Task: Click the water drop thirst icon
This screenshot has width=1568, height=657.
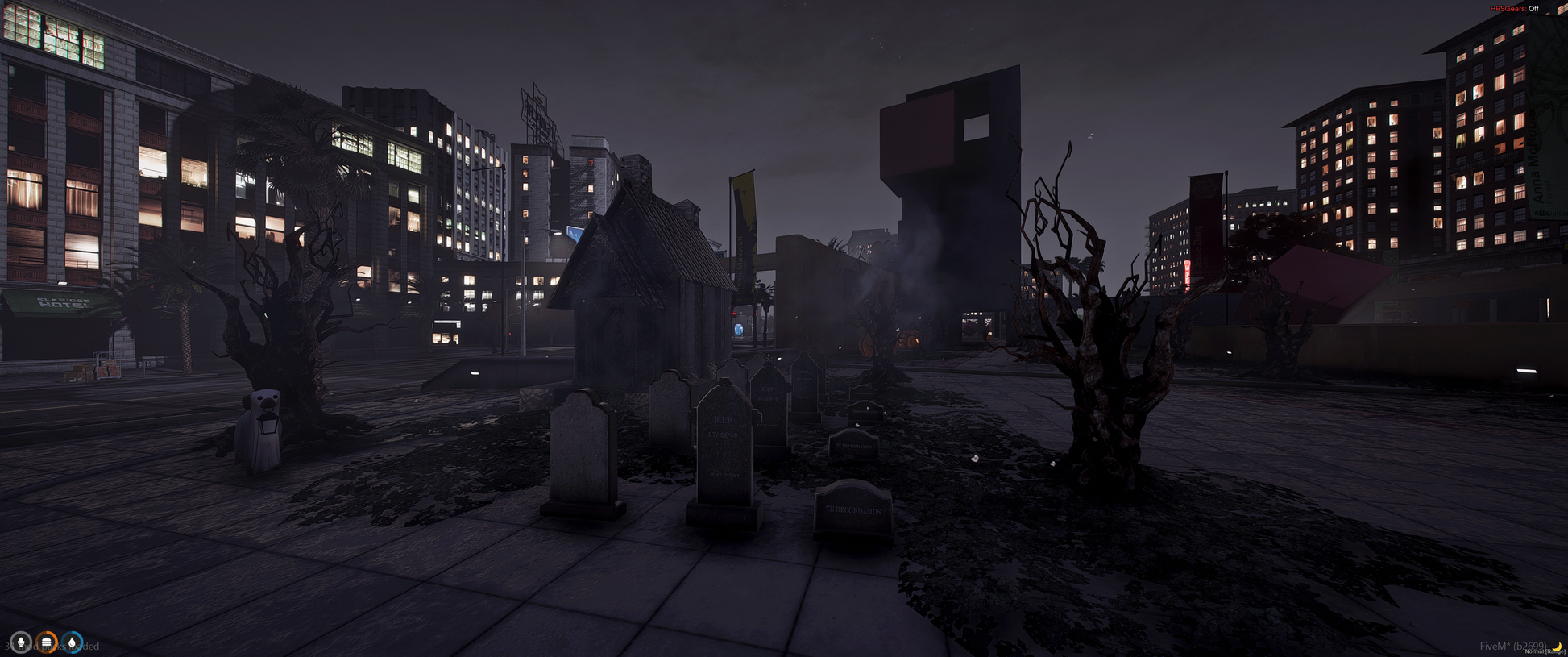Action: pos(73,642)
